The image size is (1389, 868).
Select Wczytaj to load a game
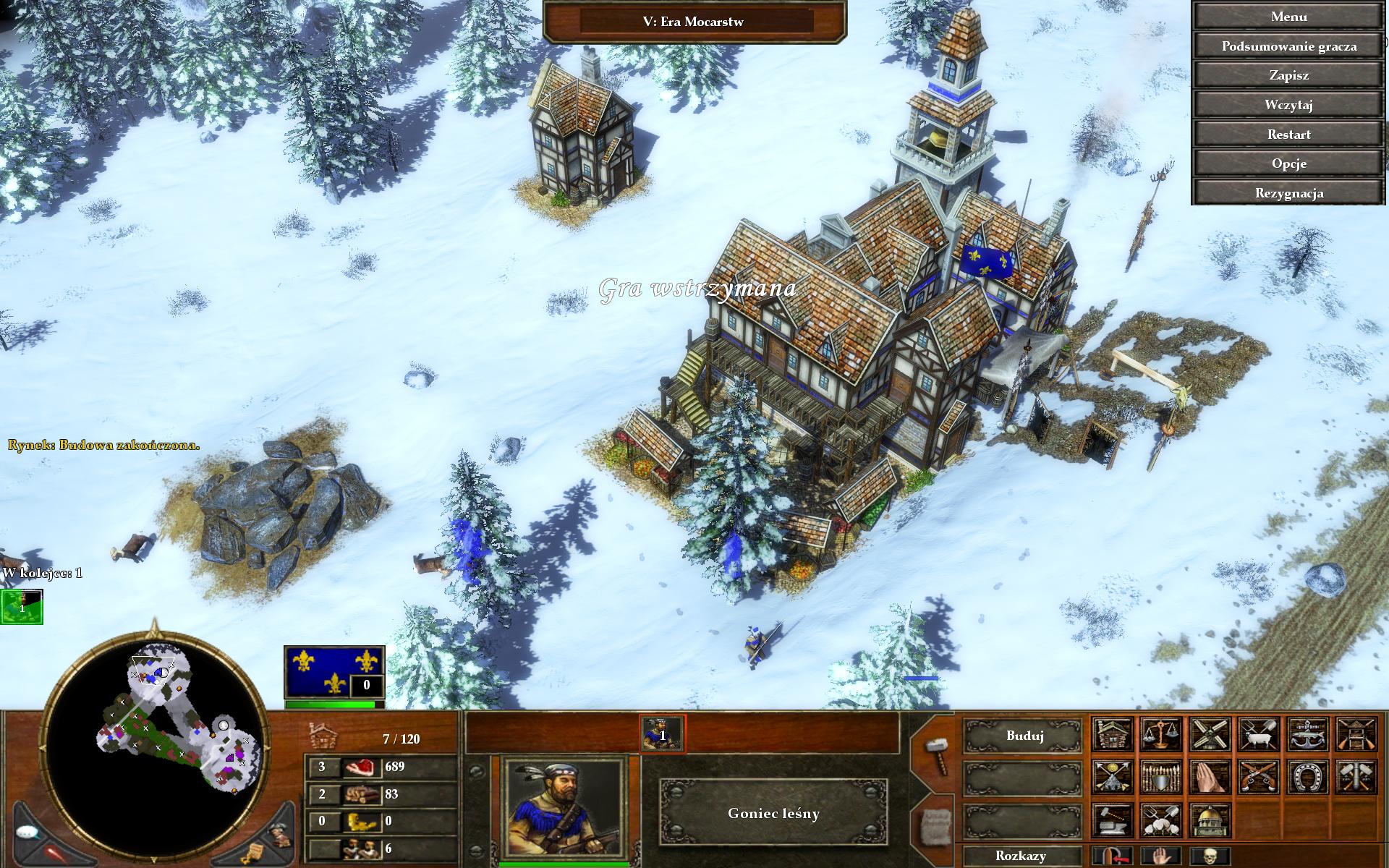(x=1288, y=105)
